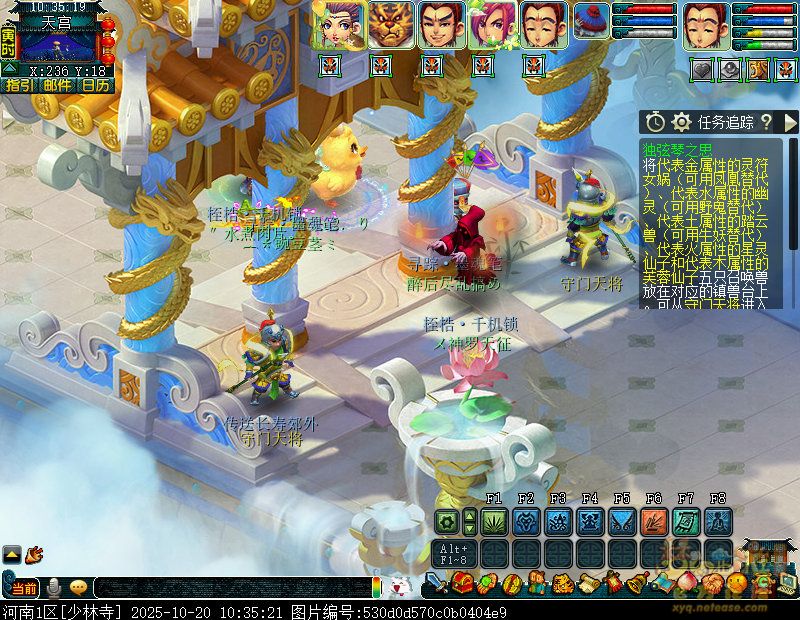
Task: Switch the chat channel via 当前 button
Action: coord(23,588)
